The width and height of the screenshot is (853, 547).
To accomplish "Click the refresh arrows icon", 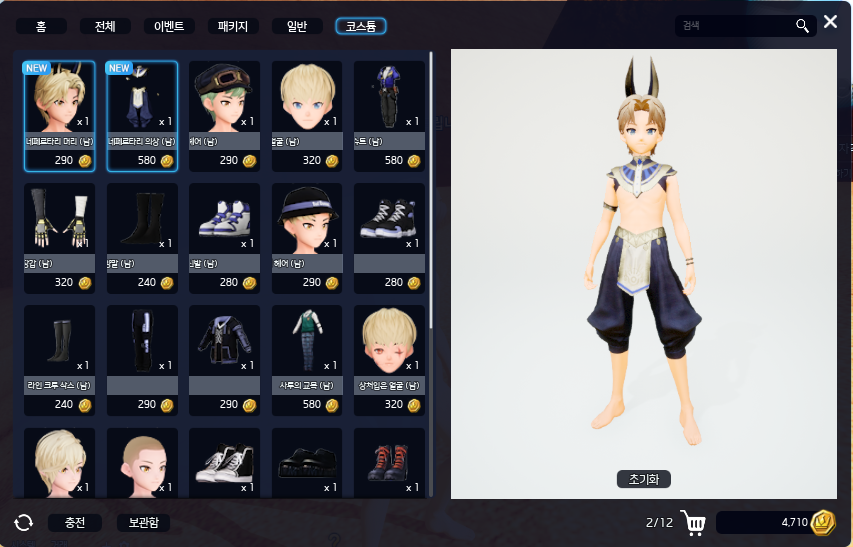I will [24, 522].
